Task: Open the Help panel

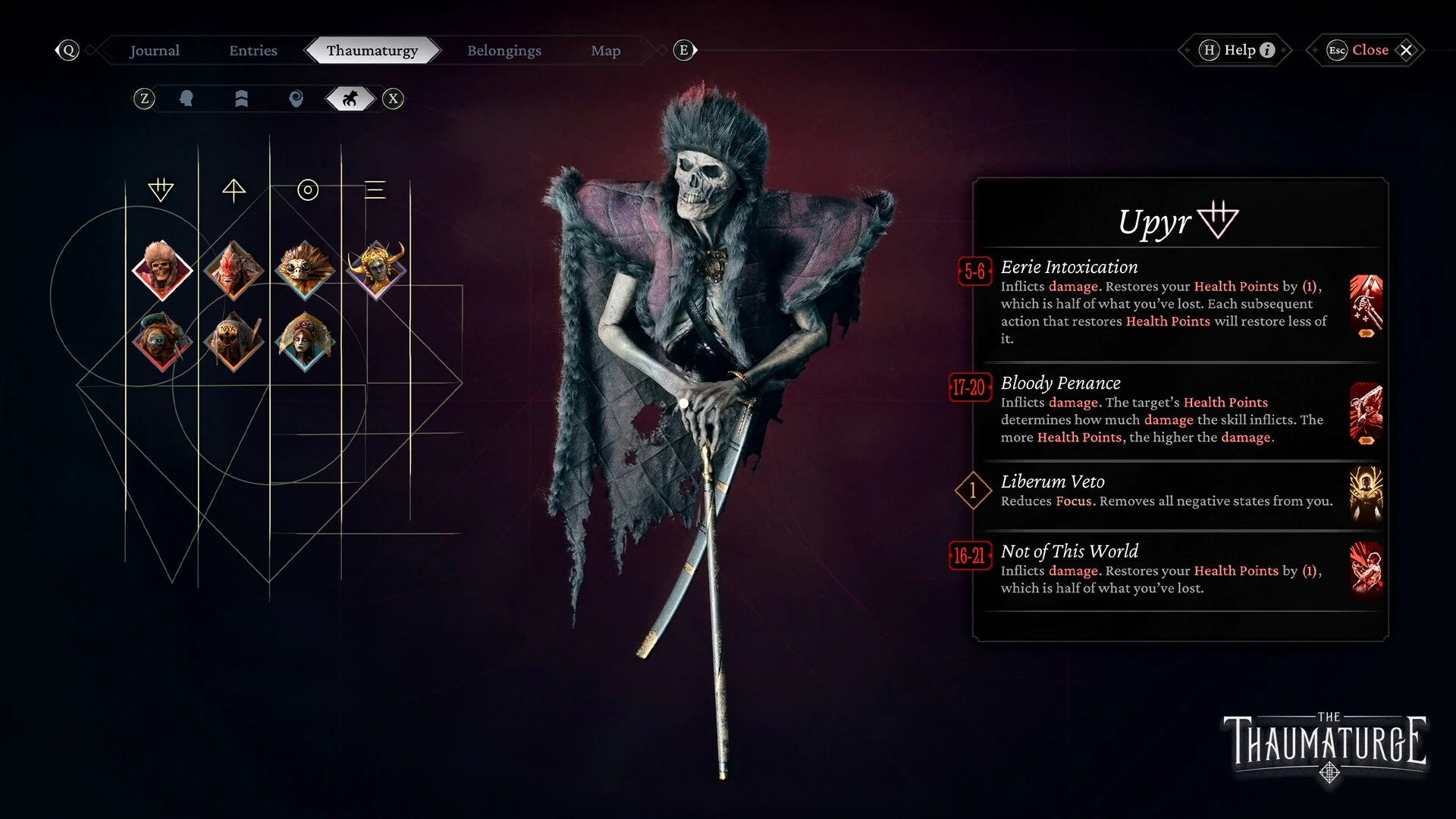Action: [x=1239, y=50]
